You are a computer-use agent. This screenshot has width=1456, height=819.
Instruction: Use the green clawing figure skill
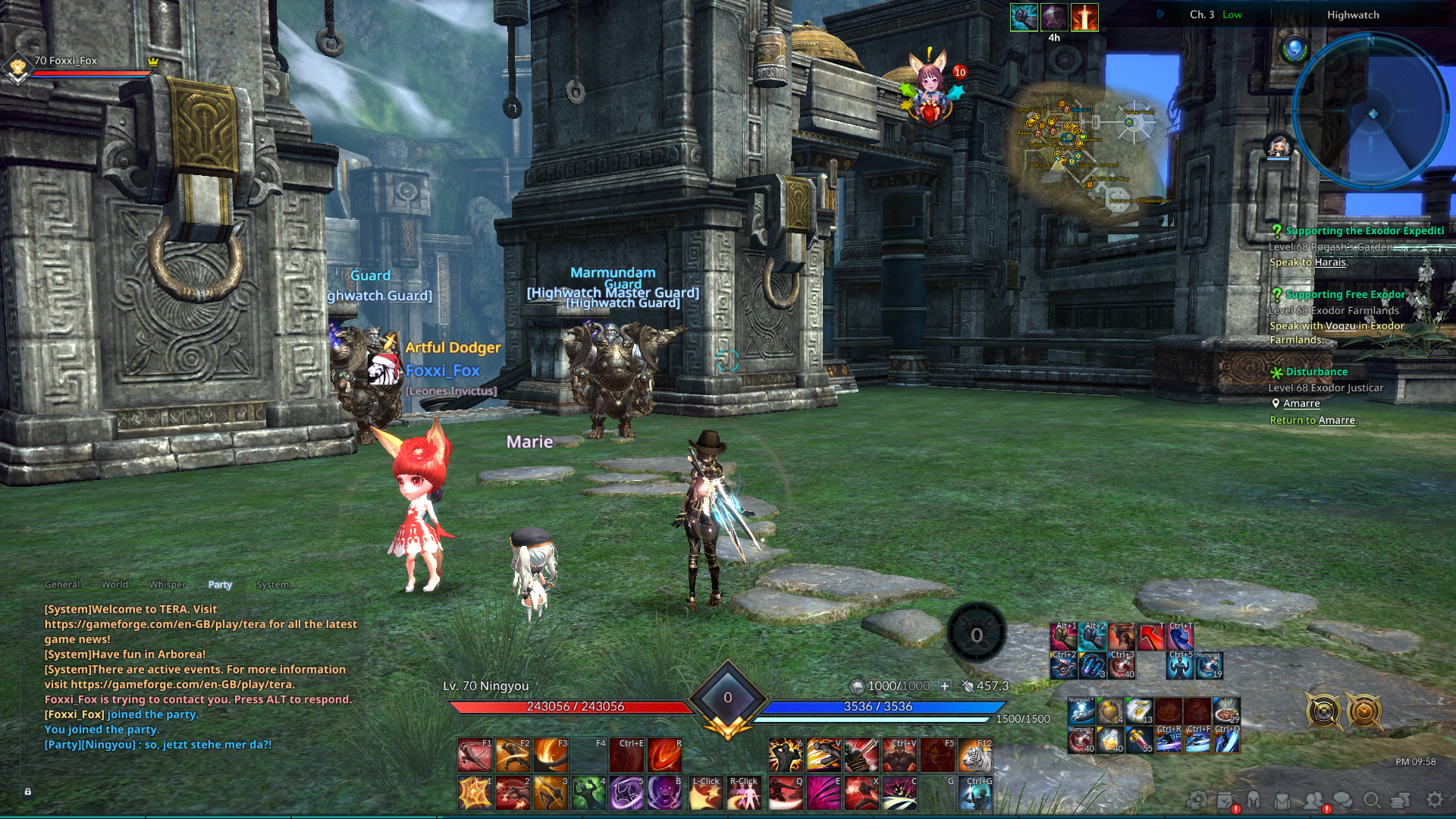pos(588,793)
